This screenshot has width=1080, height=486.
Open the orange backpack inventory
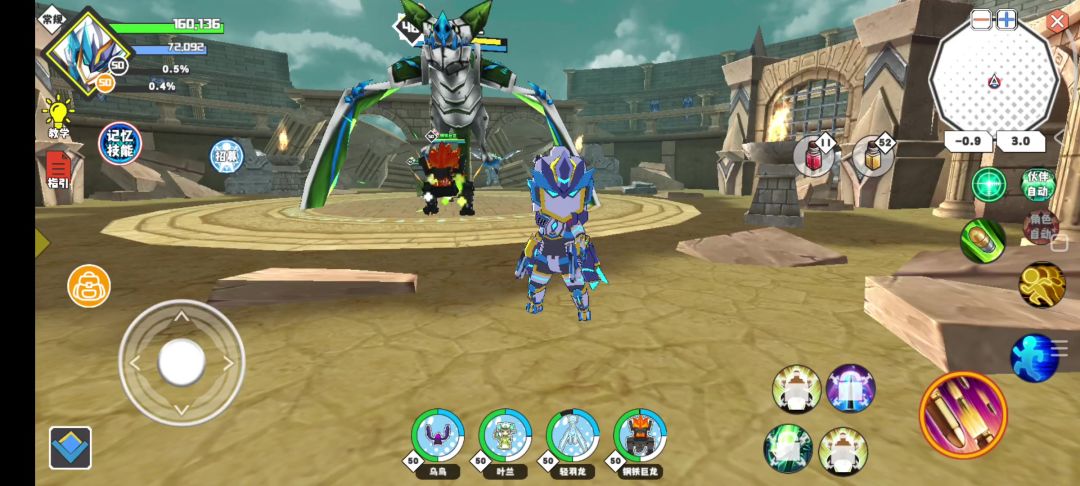89,286
